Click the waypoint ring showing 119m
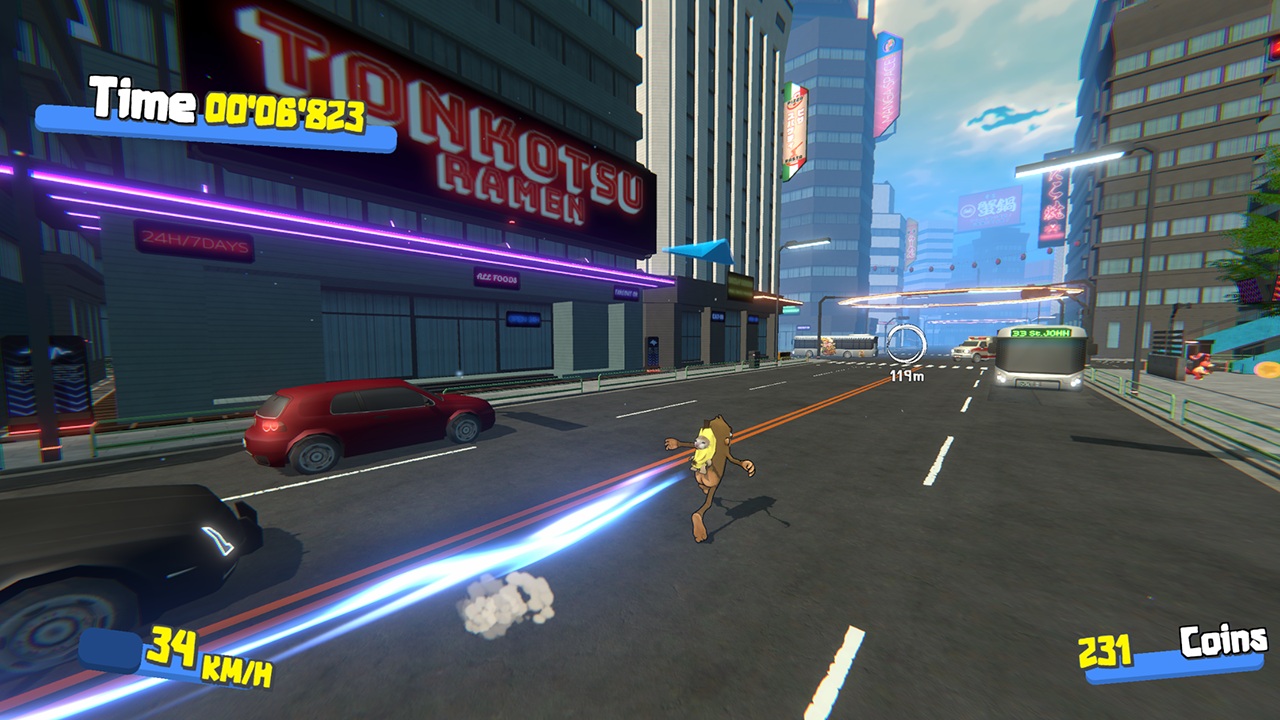1280x720 pixels. (905, 345)
